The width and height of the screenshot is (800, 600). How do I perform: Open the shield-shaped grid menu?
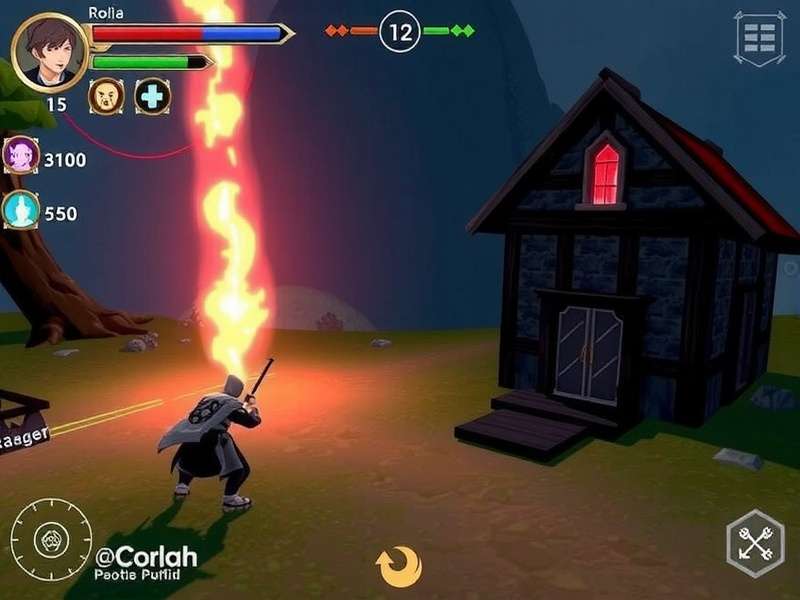[760, 38]
